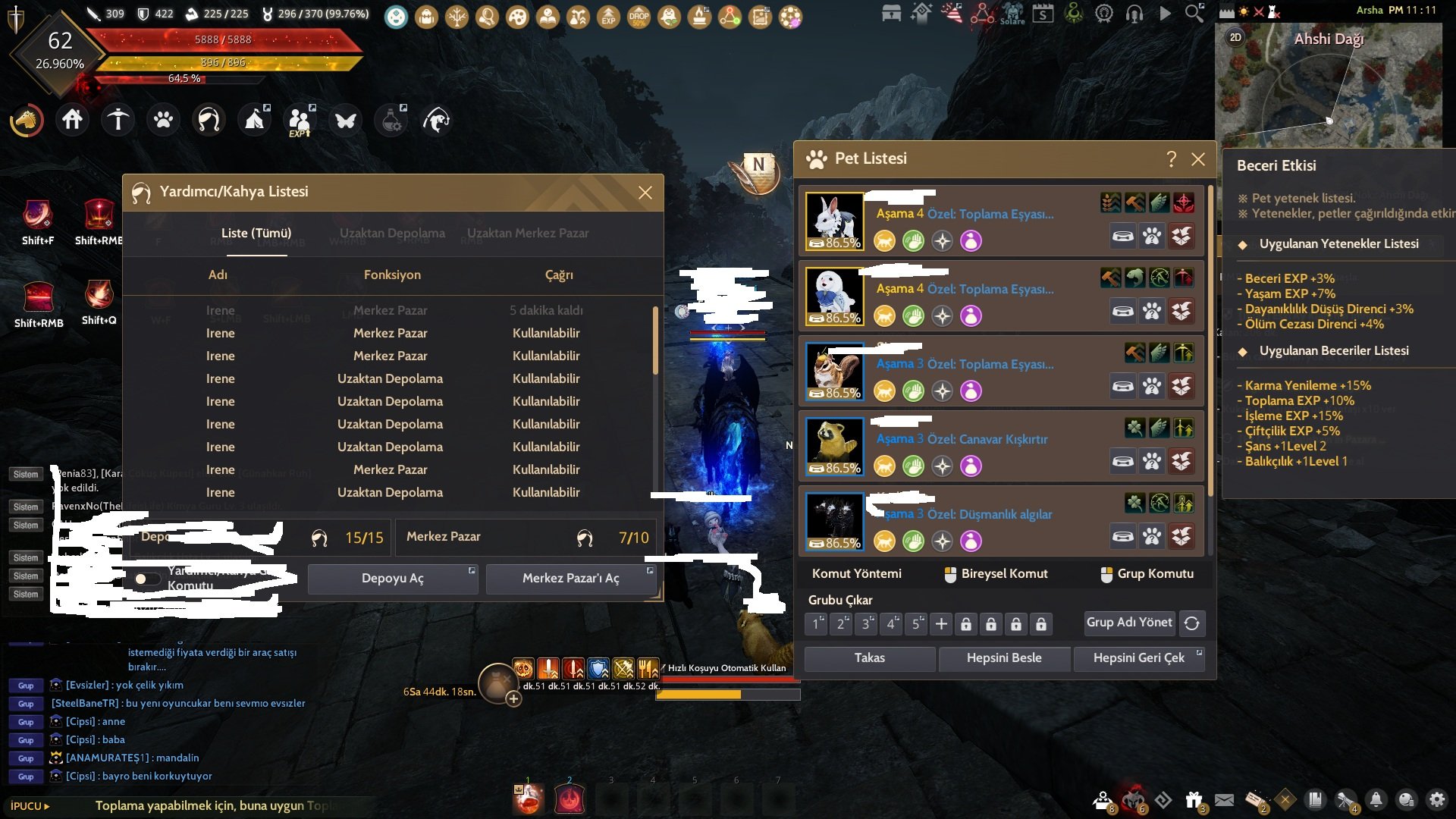
Task: Toggle the Yardımcı/Kahya Komutu switch
Action: coord(147,579)
